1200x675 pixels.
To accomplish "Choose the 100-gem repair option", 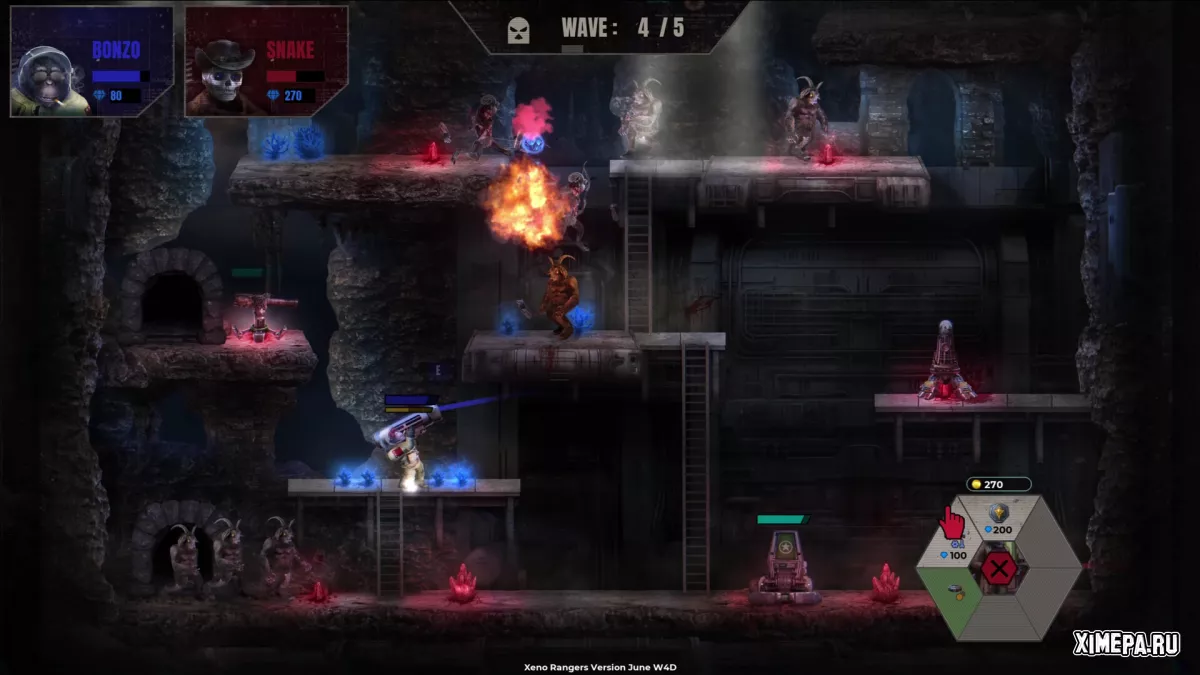I will (x=953, y=548).
